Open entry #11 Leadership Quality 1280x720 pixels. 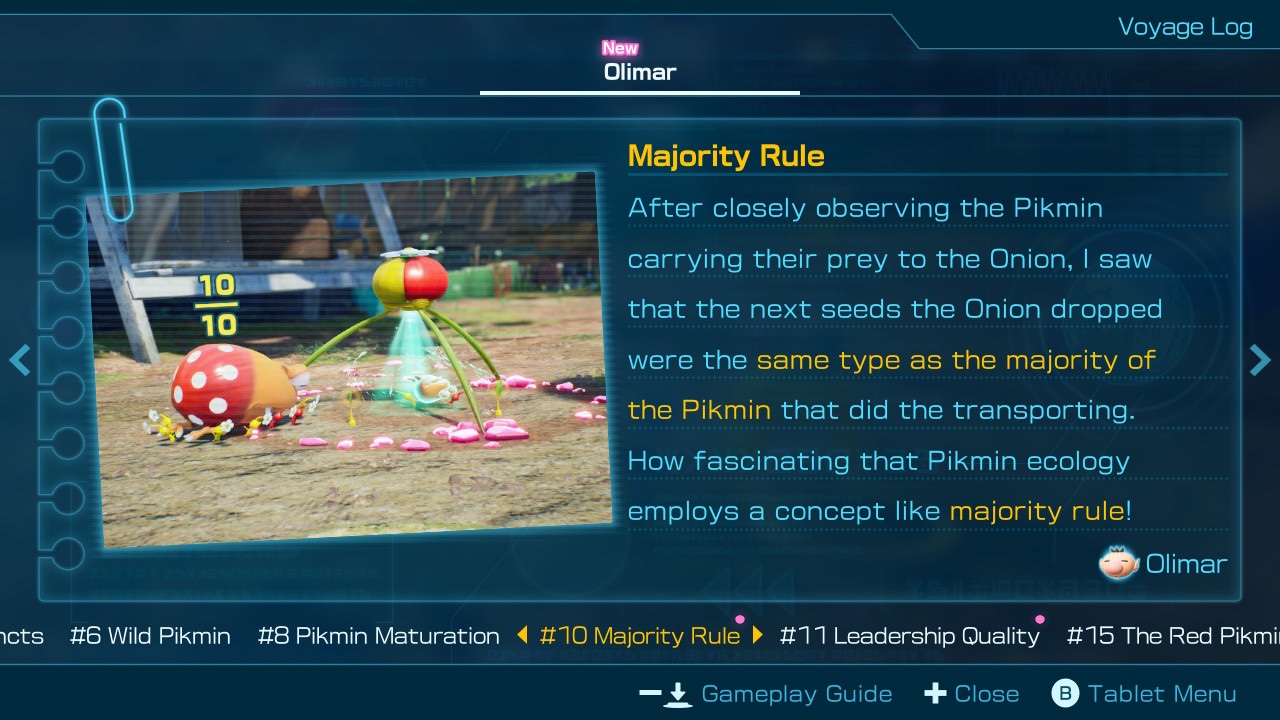click(909, 636)
